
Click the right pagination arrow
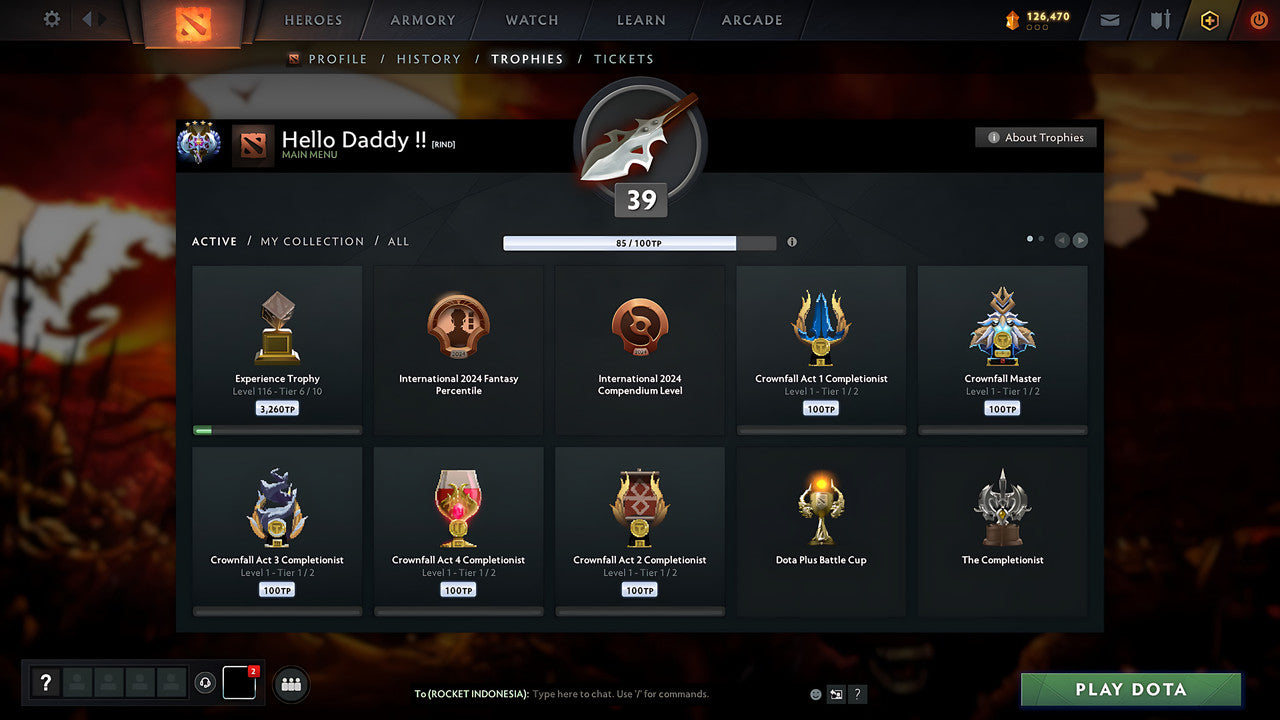1080,240
